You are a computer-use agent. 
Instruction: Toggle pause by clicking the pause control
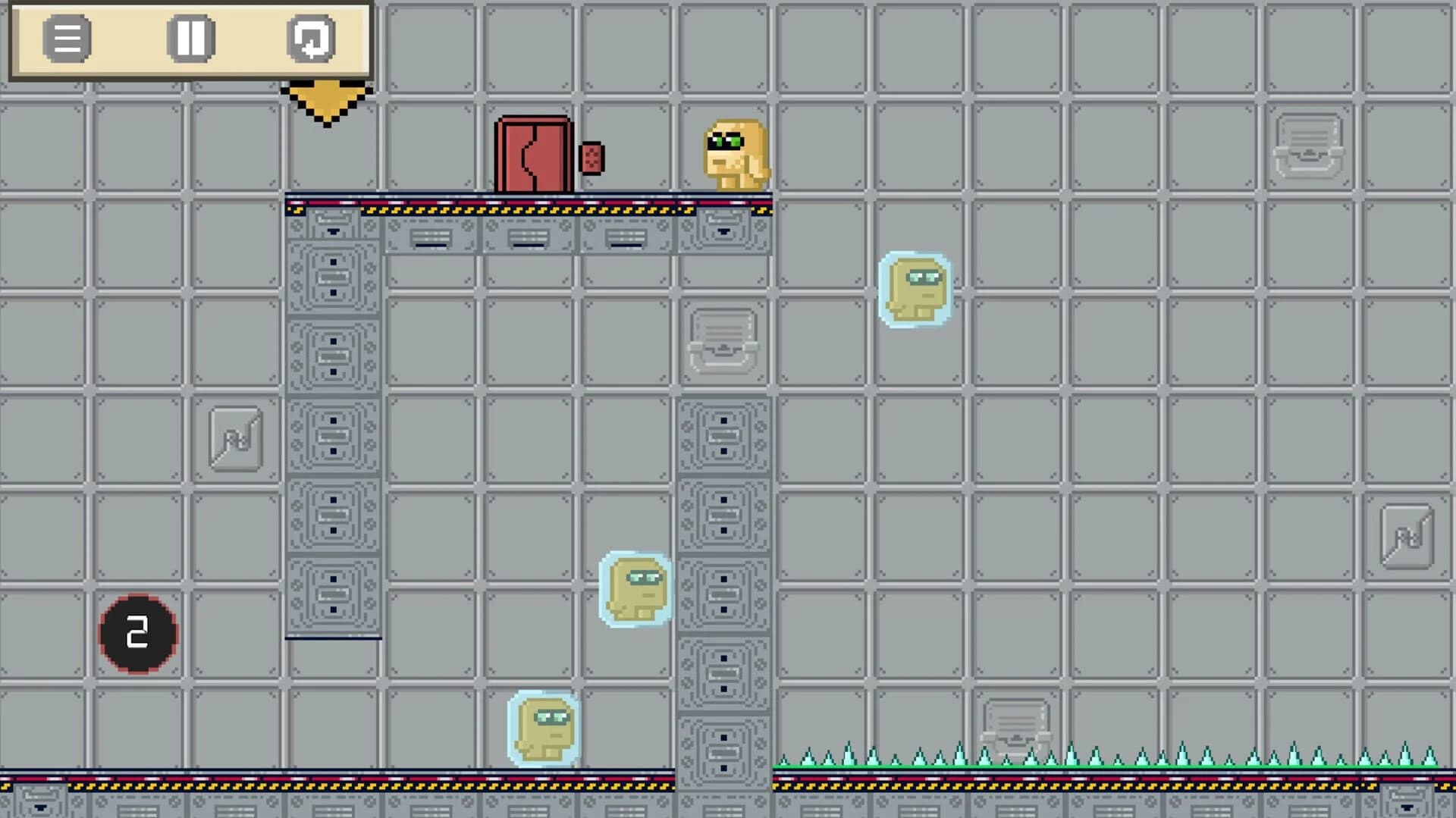[192, 39]
